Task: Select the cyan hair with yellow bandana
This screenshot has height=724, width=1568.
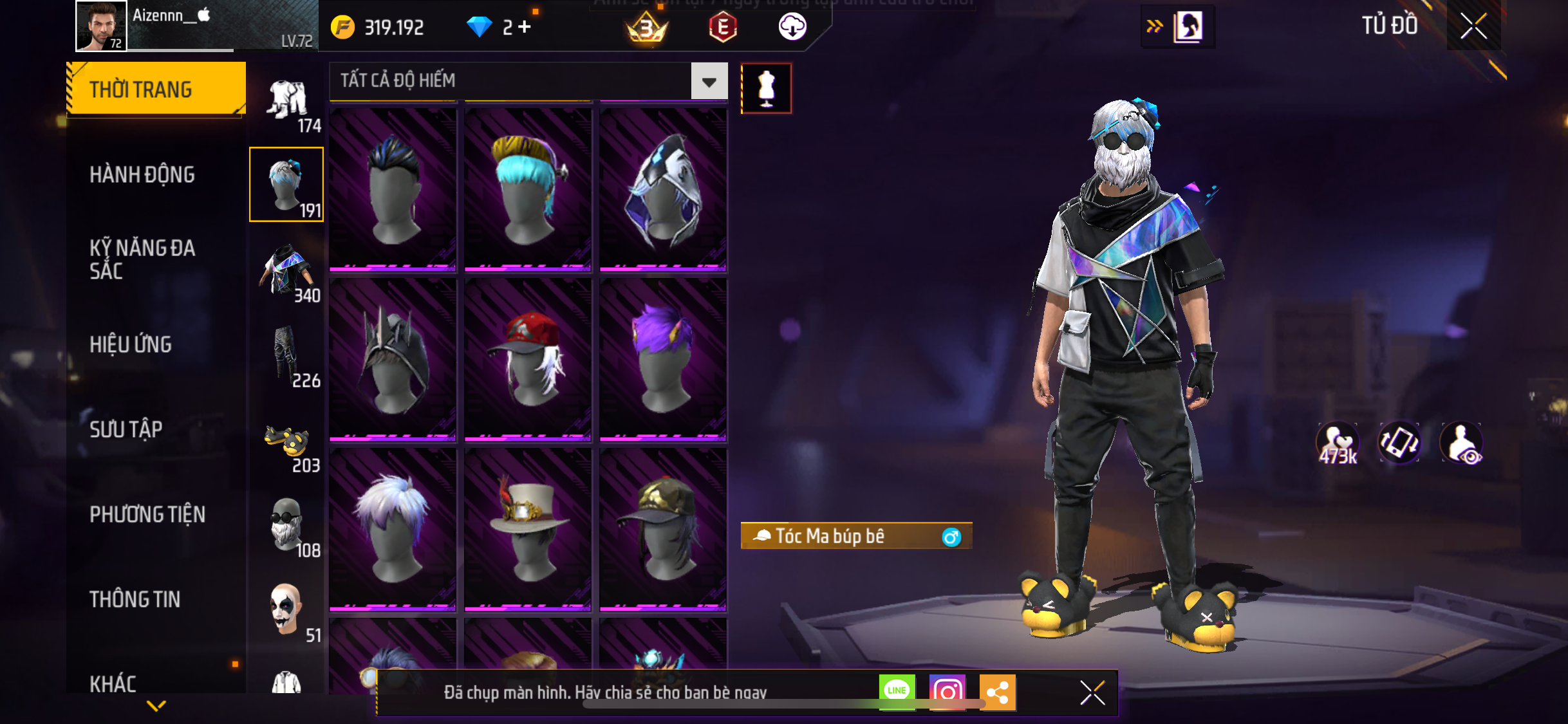Action: tap(528, 188)
